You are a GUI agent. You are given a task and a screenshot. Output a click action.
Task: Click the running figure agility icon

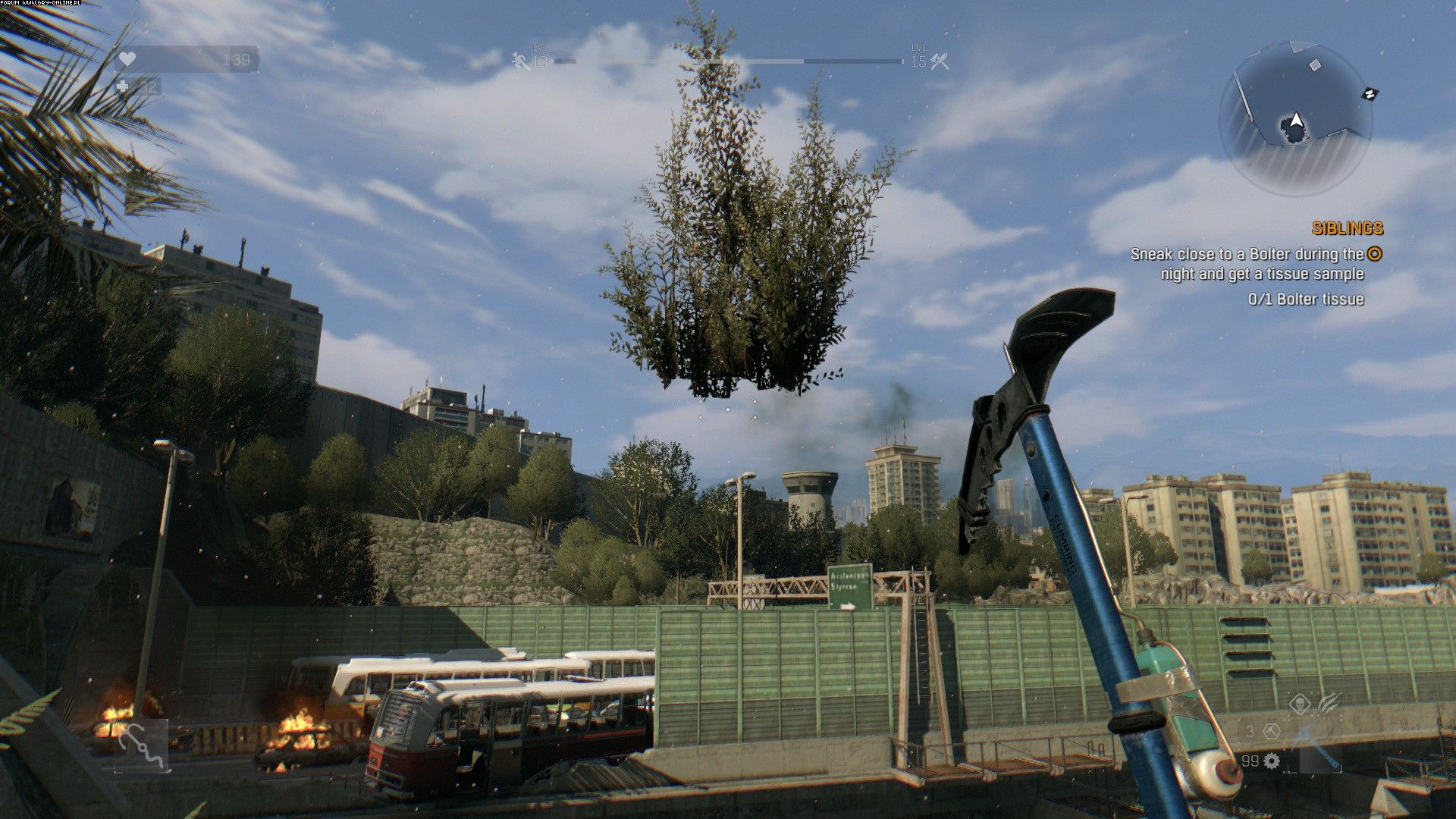pos(521,61)
